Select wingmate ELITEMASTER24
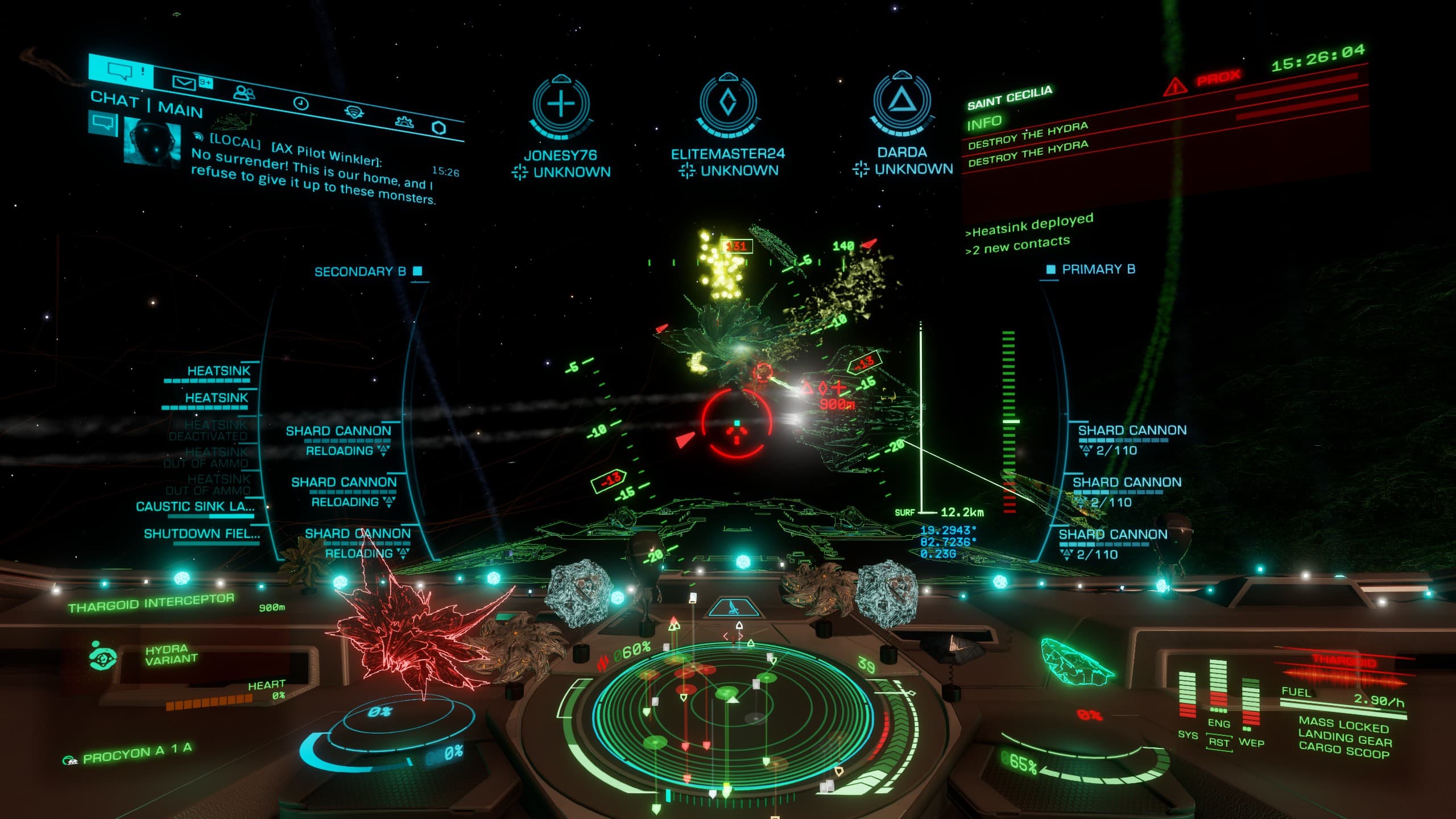The width and height of the screenshot is (1456, 819). tap(728, 126)
